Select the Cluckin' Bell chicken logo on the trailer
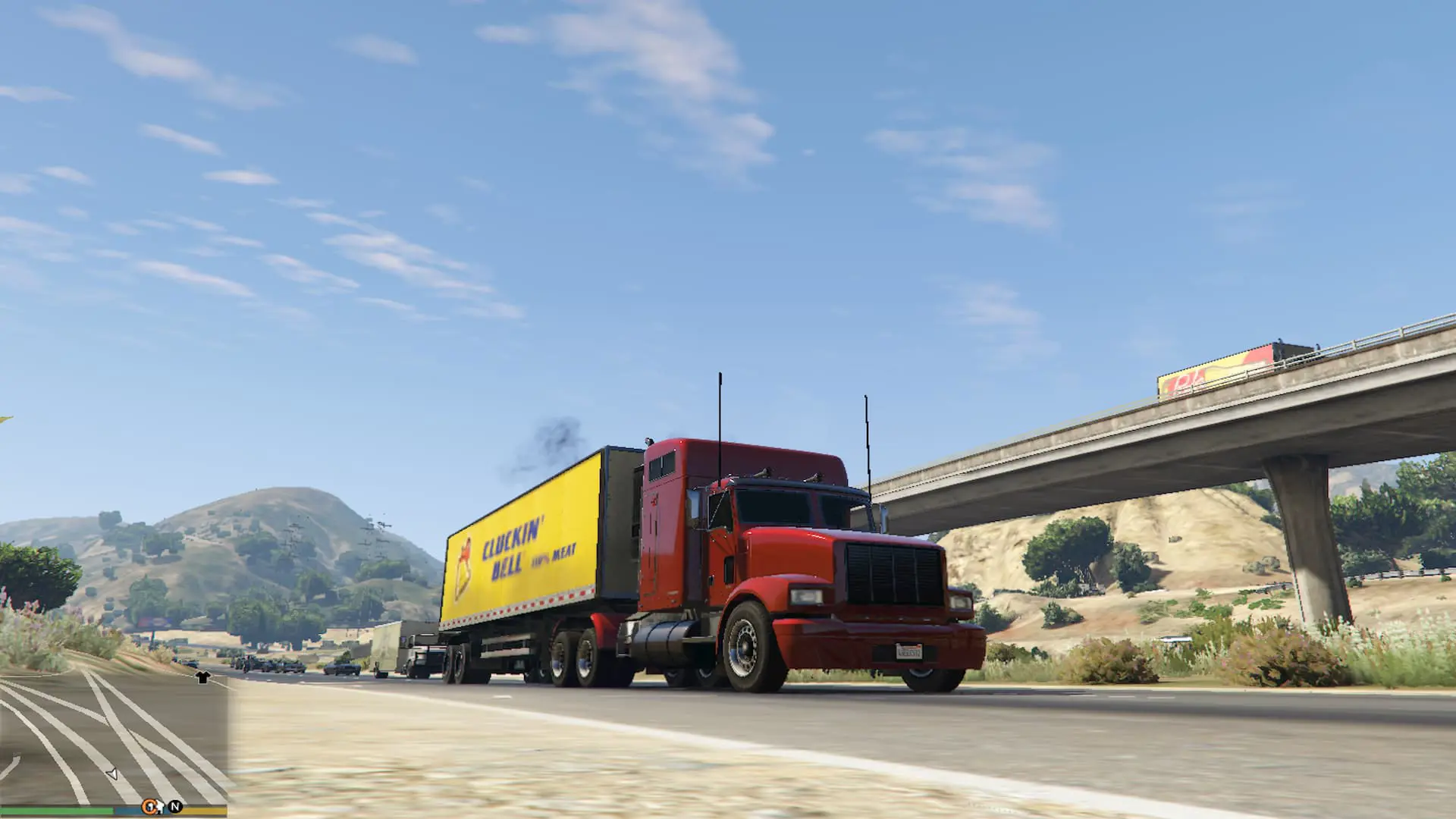 466,558
